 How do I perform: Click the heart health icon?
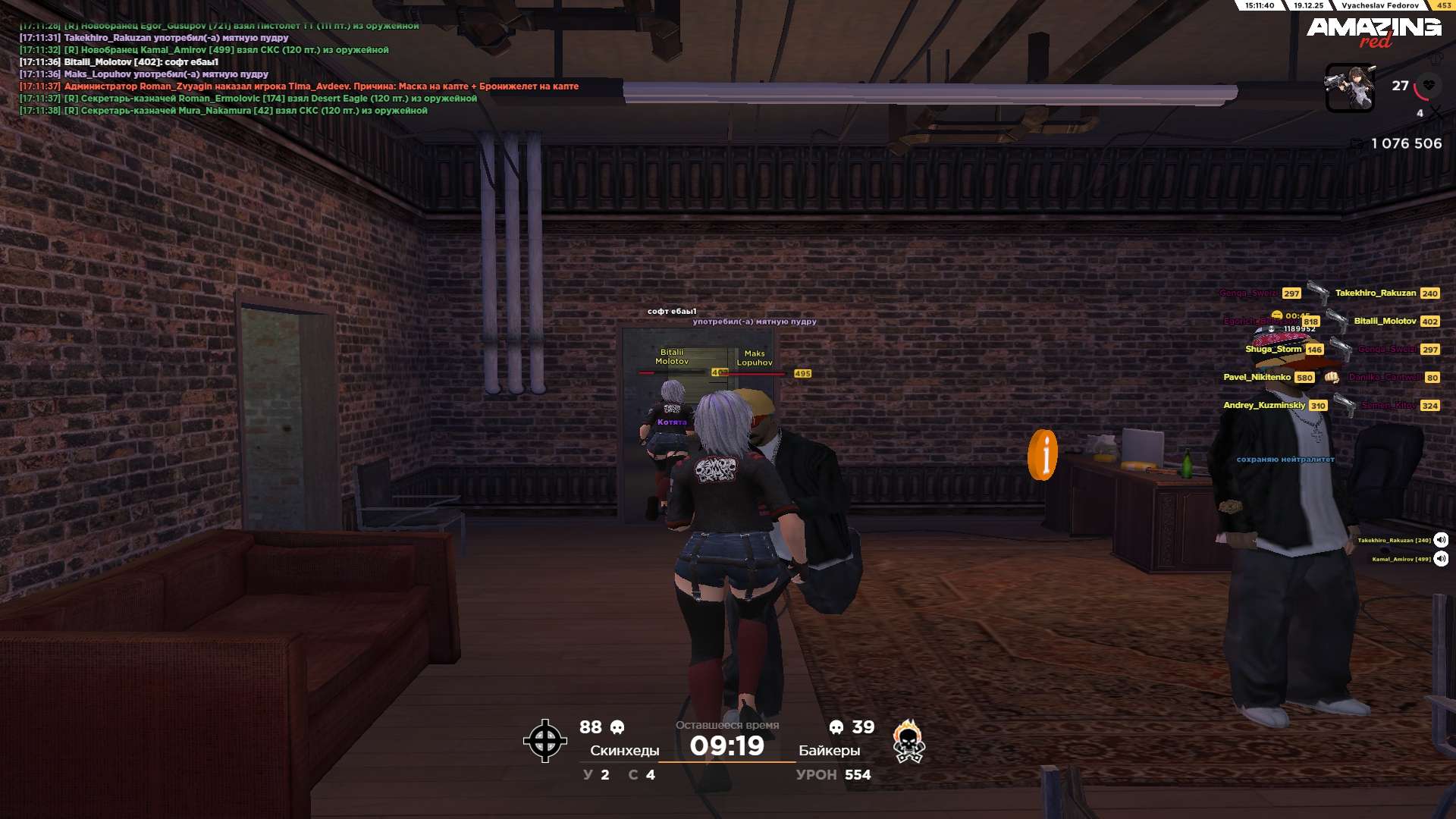[1429, 85]
